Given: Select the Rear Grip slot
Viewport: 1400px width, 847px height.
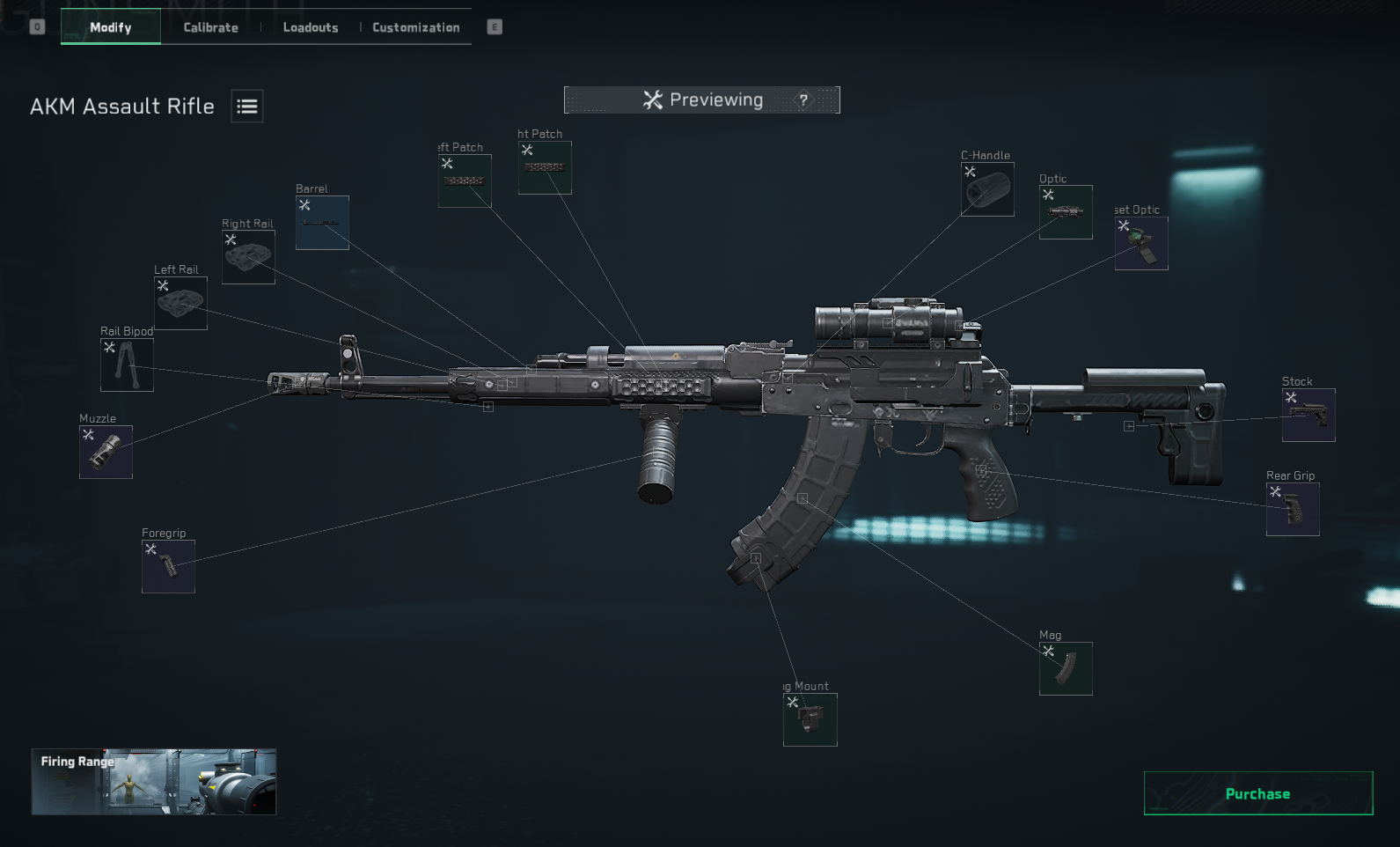Looking at the screenshot, I should click(x=1293, y=509).
